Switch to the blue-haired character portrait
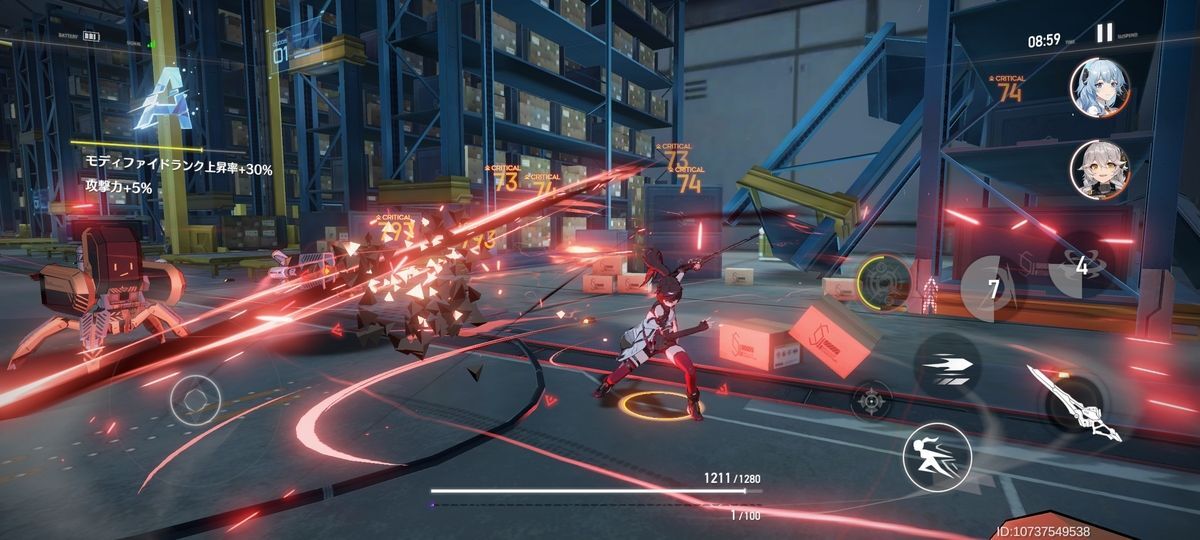The height and width of the screenshot is (540, 1200). point(1098,86)
